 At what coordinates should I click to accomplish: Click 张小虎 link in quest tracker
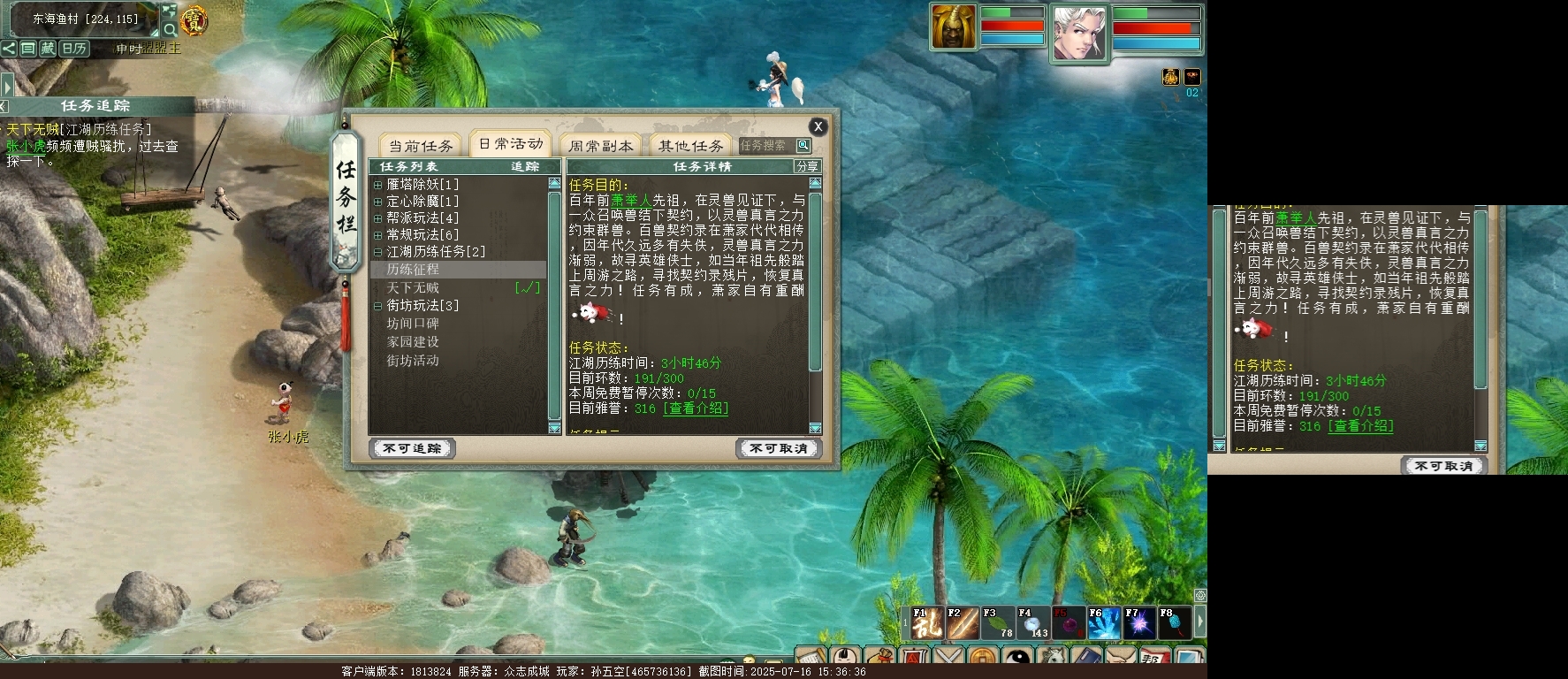(x=26, y=146)
